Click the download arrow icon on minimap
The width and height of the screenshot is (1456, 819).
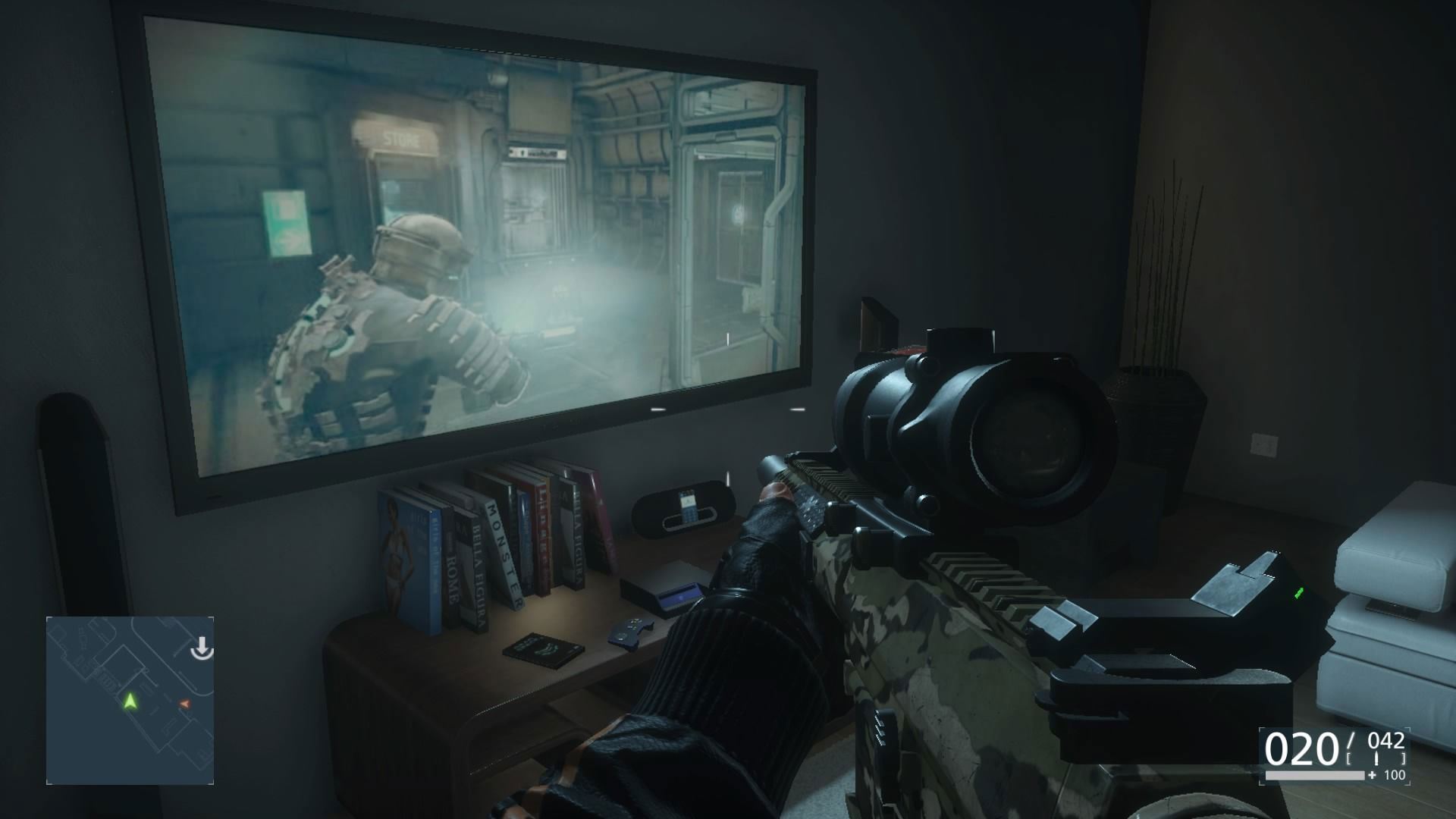[202, 649]
